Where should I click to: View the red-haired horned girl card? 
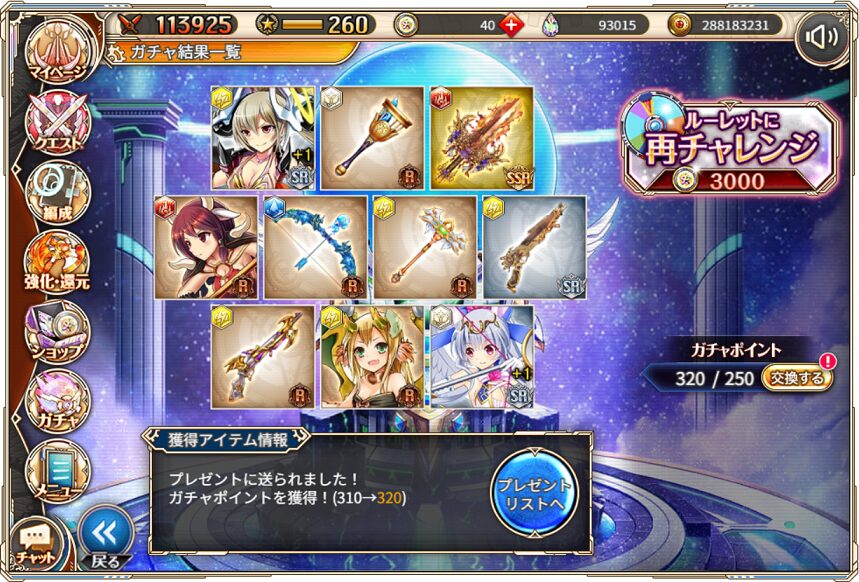pos(205,247)
